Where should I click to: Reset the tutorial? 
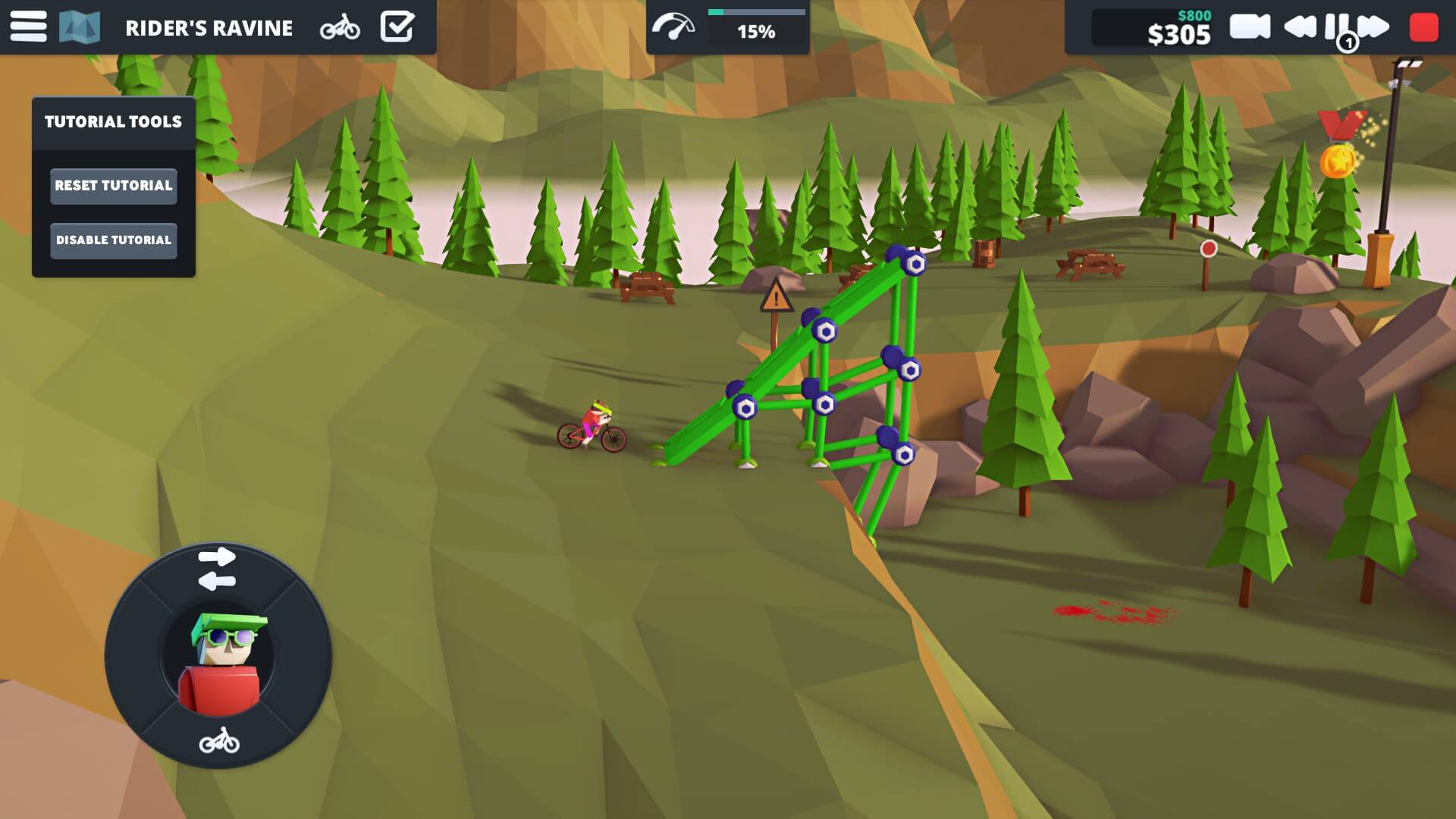[114, 186]
